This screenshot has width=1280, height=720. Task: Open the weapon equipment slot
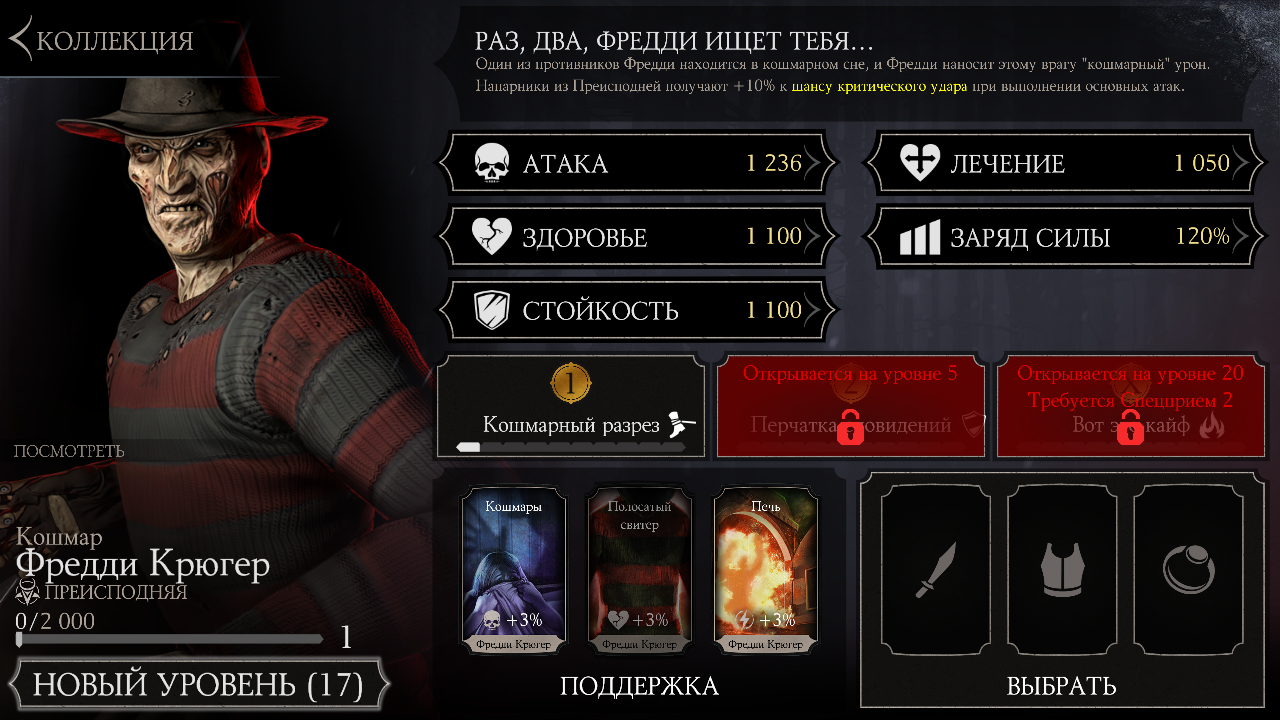coord(935,570)
